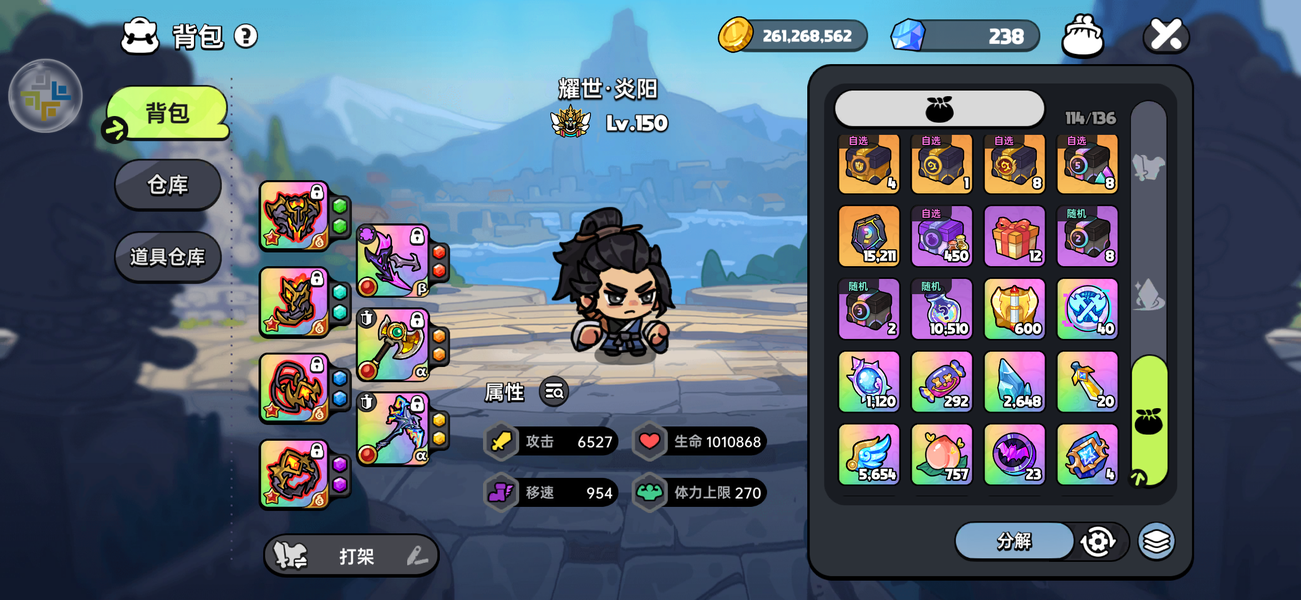The width and height of the screenshot is (1301, 600).
Task: Select the equipped purple bow weapon slot
Action: (x=393, y=261)
